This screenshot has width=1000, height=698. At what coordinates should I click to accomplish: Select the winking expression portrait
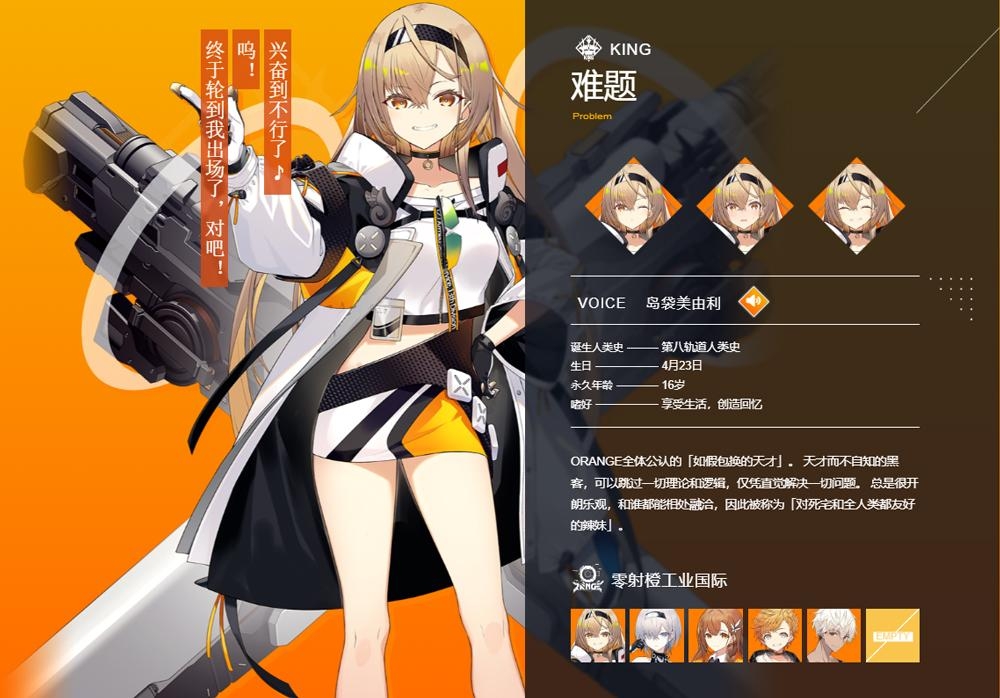[x=633, y=206]
